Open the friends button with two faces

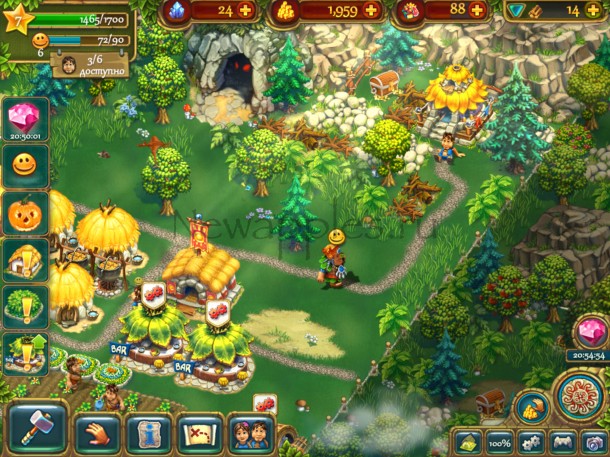coord(250,432)
